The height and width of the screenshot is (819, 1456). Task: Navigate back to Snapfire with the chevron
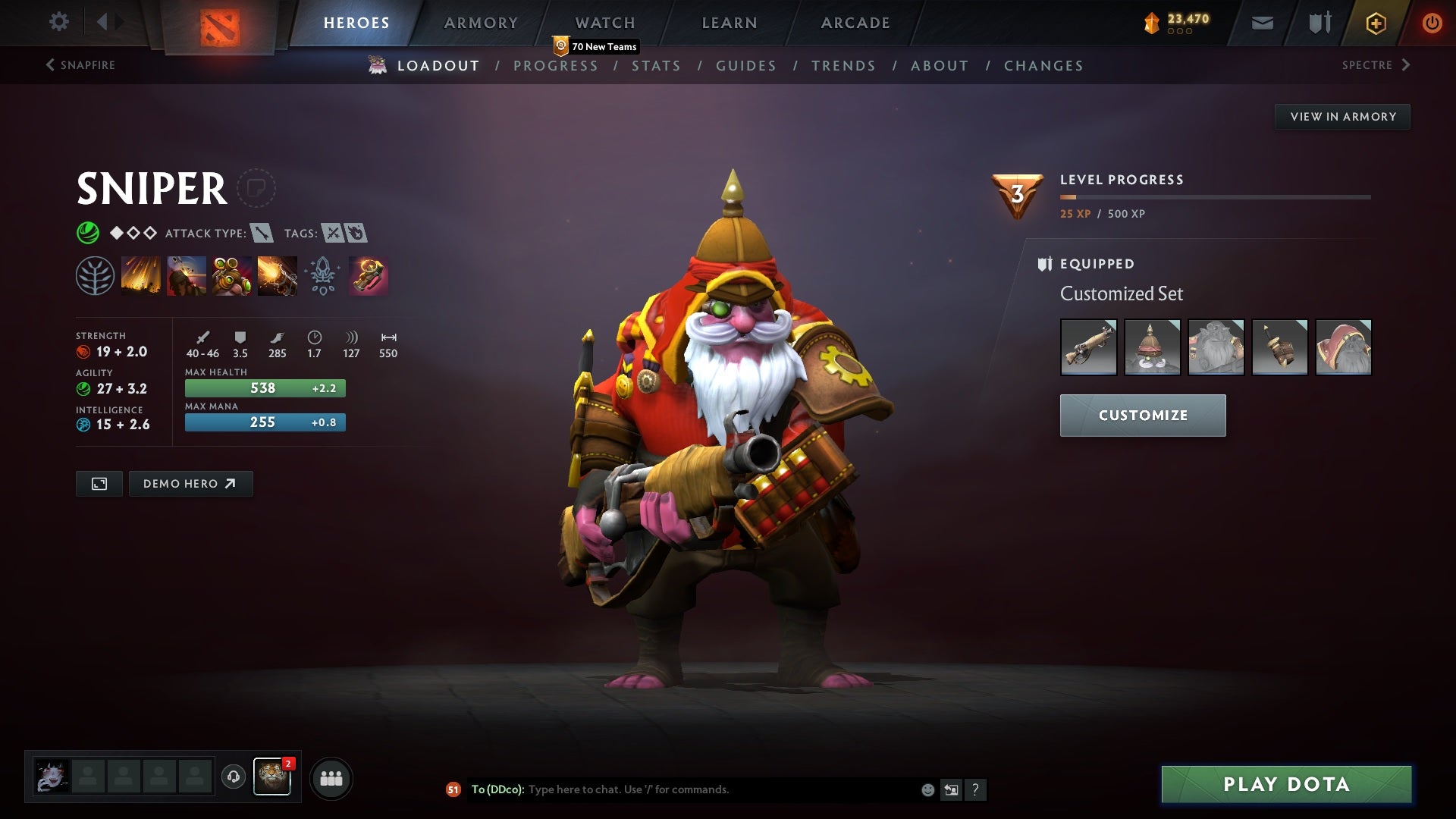pyautogui.click(x=50, y=64)
